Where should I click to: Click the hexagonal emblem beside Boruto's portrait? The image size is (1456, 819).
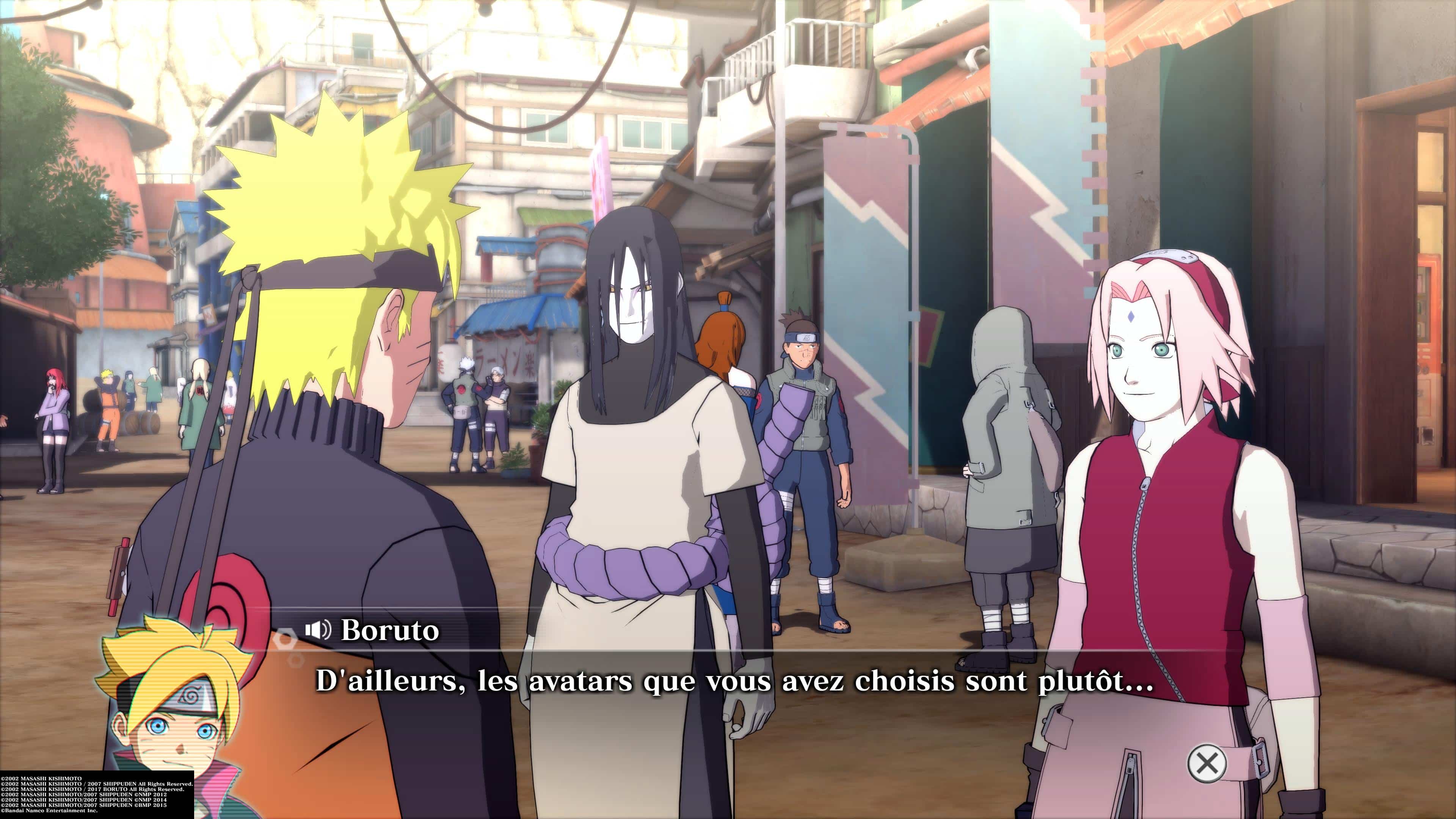284,640
